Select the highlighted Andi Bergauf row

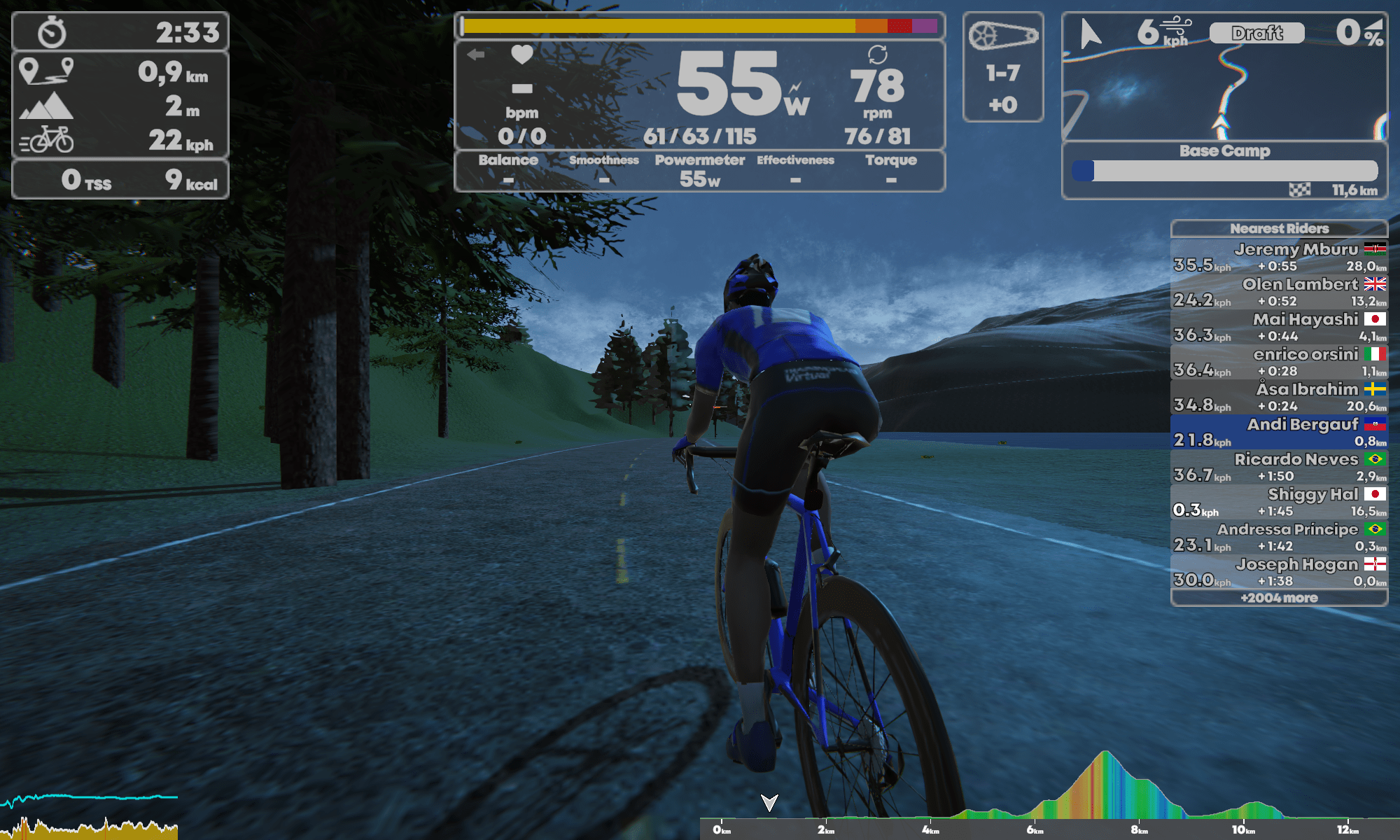tap(1279, 432)
